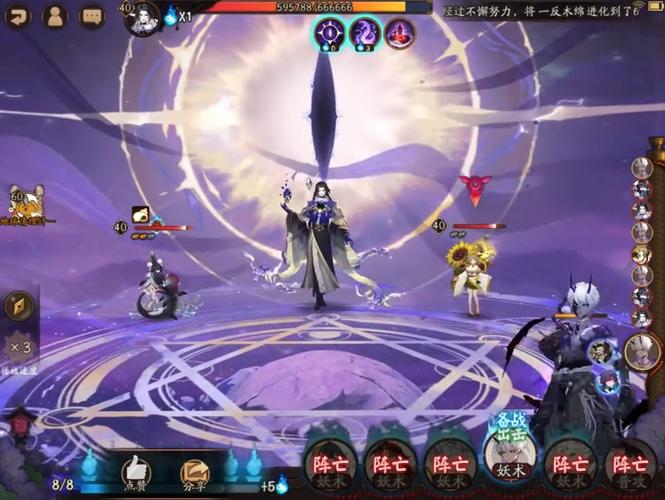Select the boss portrait in the top bar
The image size is (665, 500).
click(142, 17)
